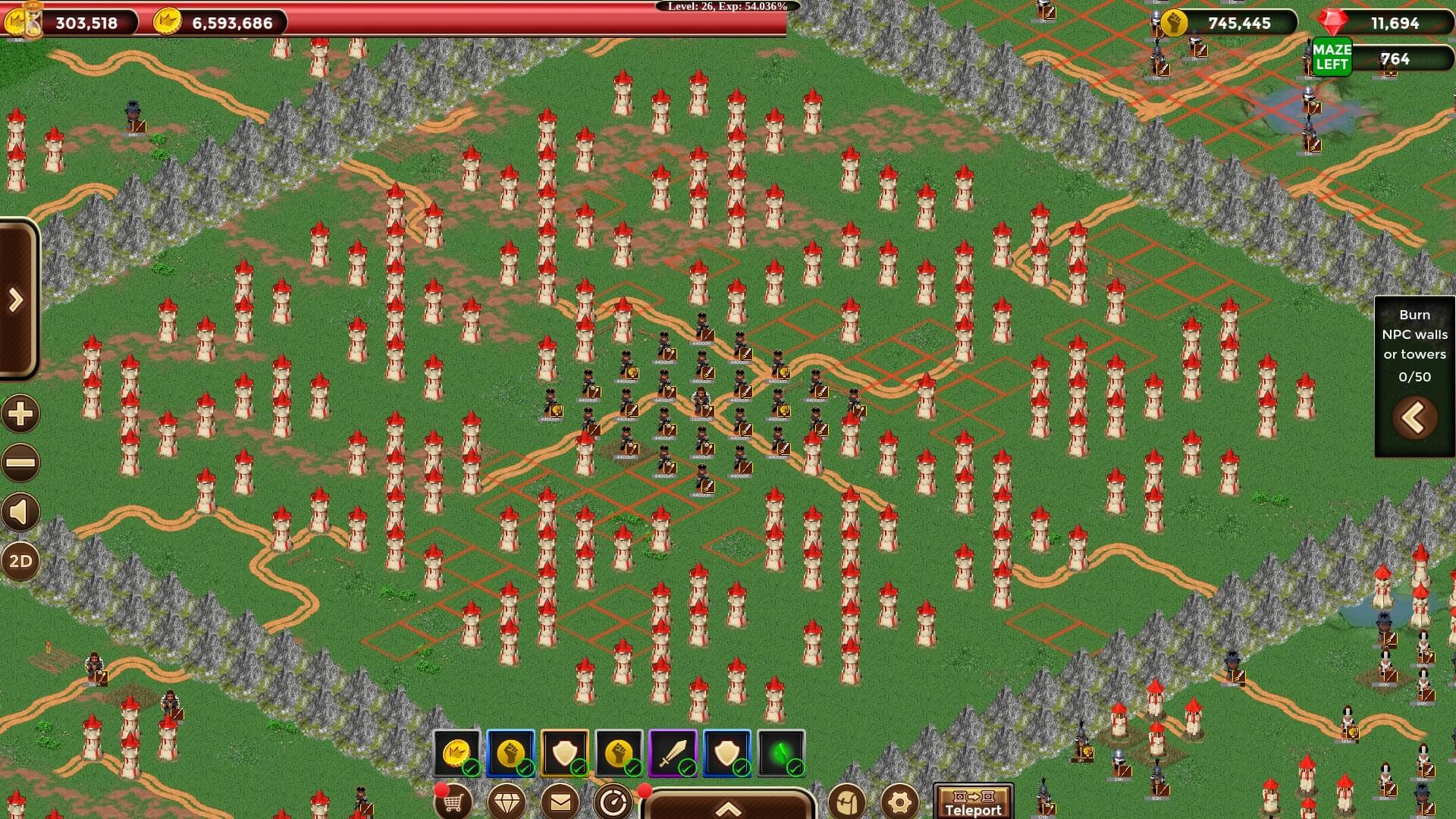Viewport: 1456px width, 819px height.
Task: Zoom out with the minus button
Action: [20, 463]
